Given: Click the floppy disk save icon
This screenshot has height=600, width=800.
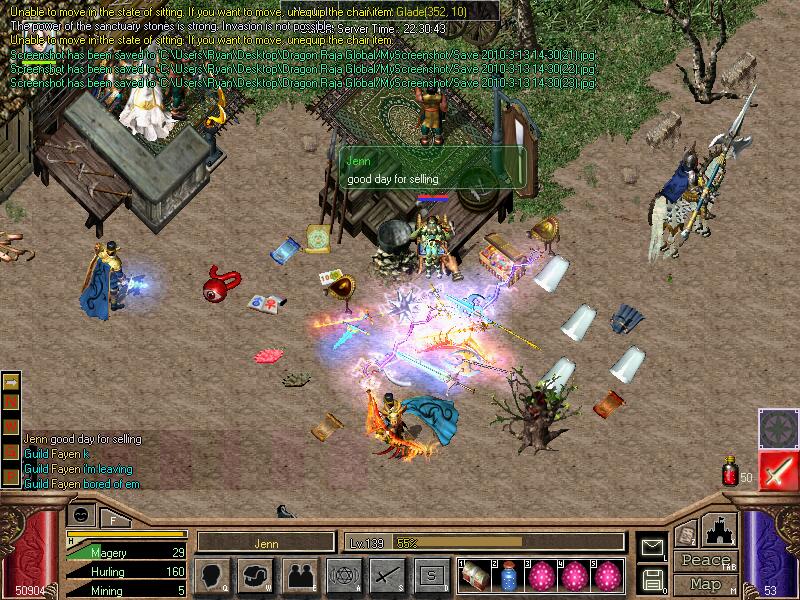Looking at the screenshot, I should (x=652, y=578).
